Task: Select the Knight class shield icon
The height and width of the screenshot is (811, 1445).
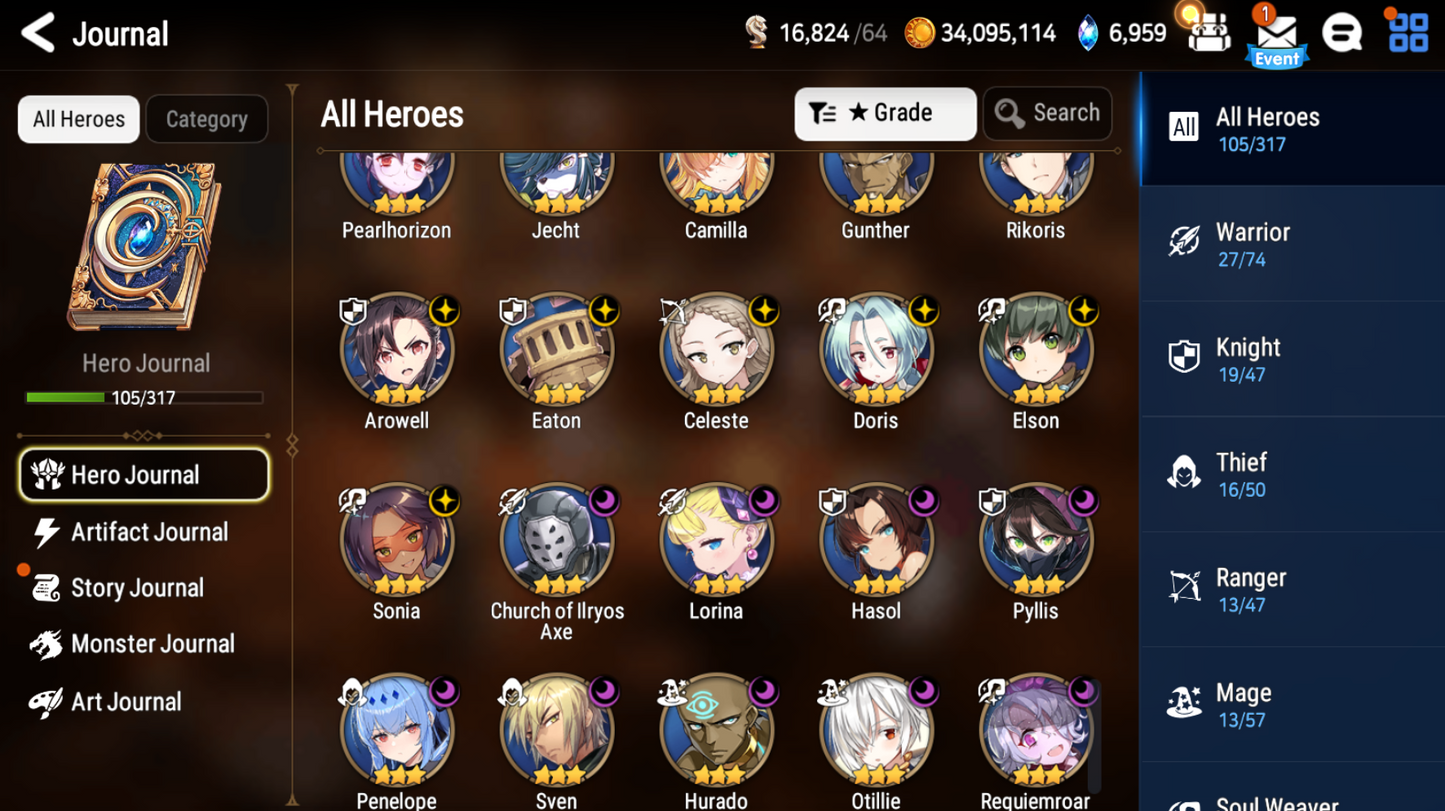Action: click(x=1185, y=358)
